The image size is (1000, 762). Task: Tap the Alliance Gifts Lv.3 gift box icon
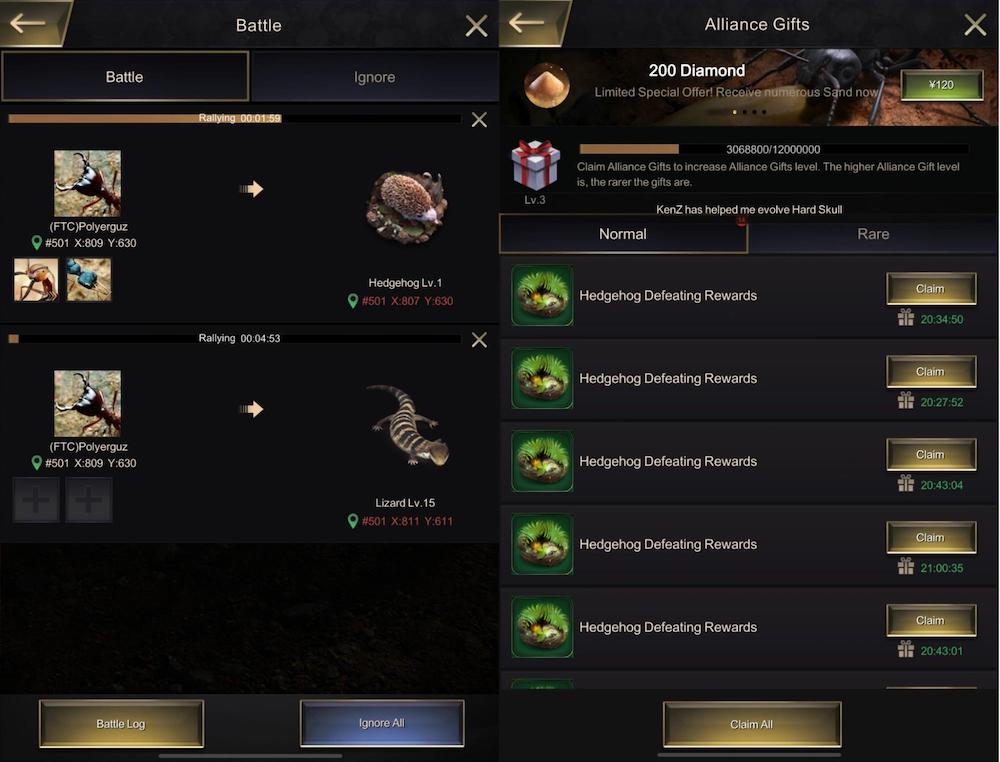[535, 165]
